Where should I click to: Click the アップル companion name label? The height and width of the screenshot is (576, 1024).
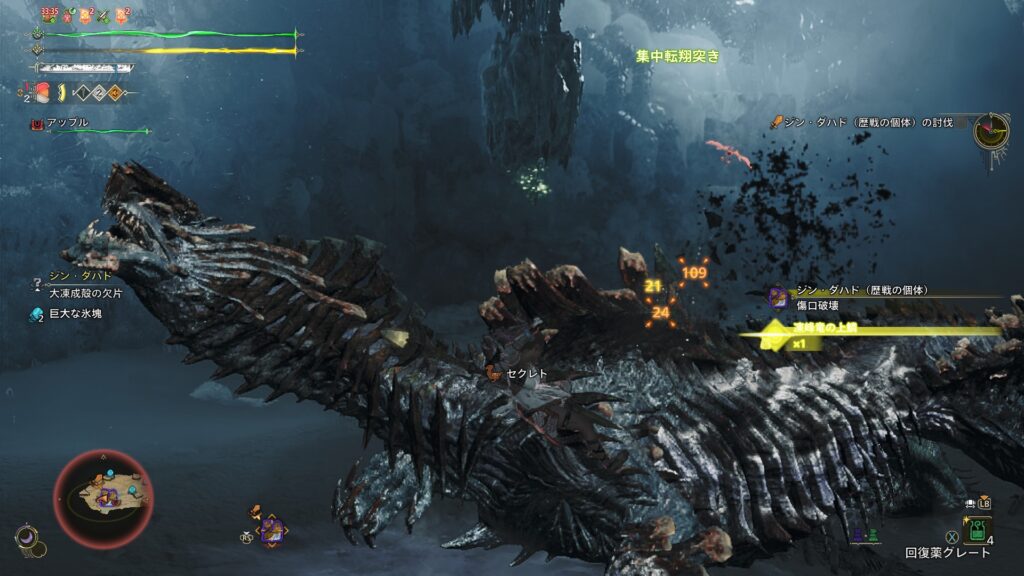pyautogui.click(x=68, y=122)
